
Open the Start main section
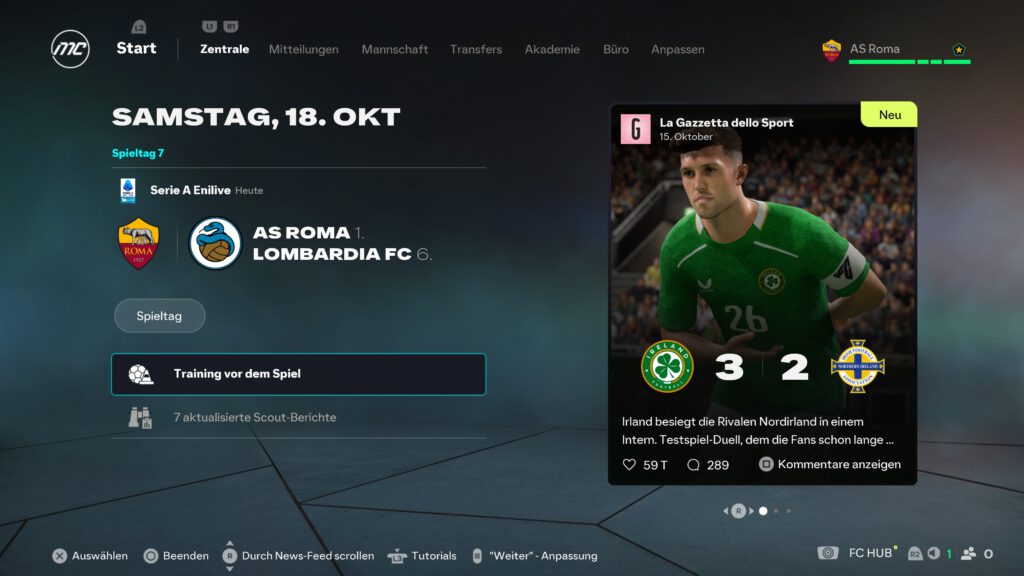[x=136, y=48]
